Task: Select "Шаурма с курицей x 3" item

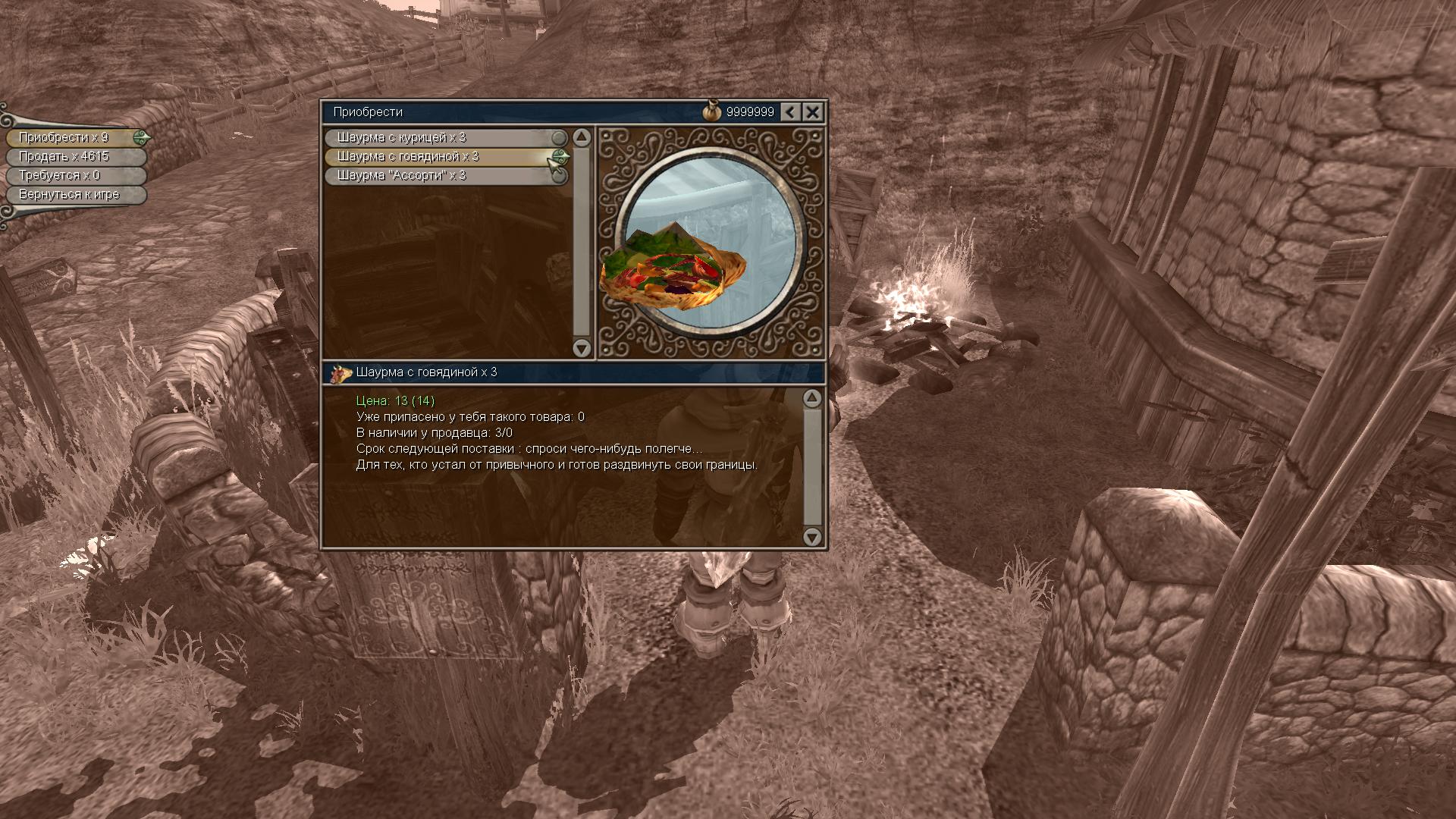Action: coord(440,138)
